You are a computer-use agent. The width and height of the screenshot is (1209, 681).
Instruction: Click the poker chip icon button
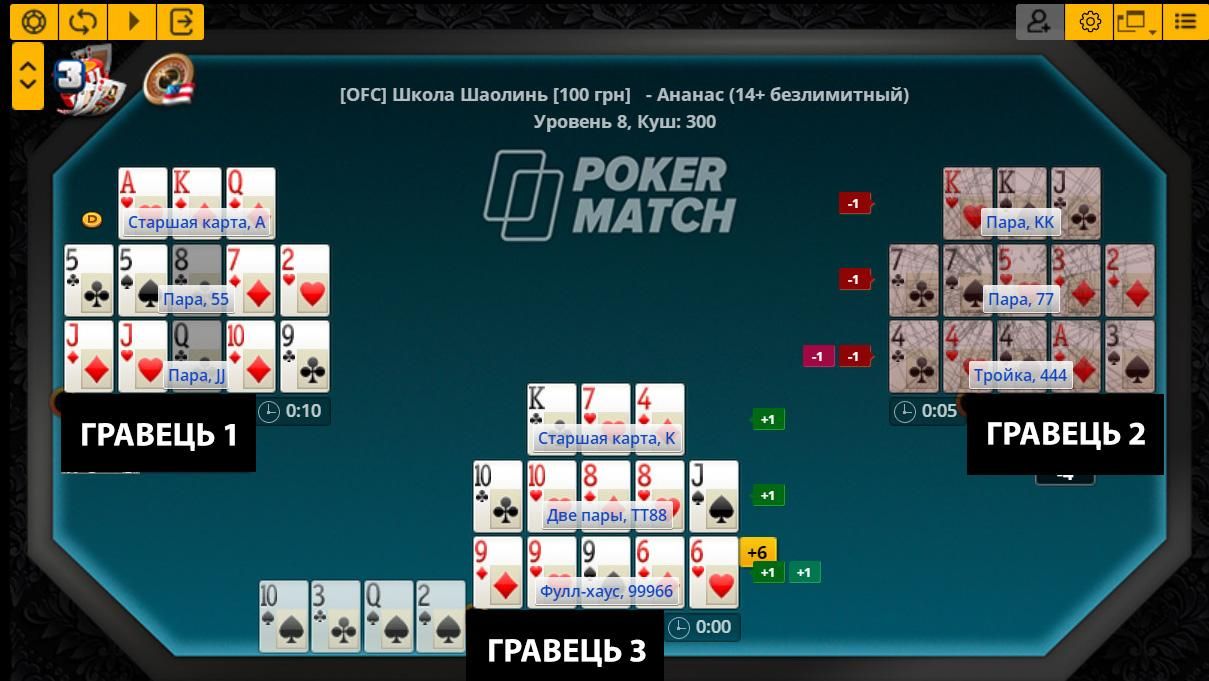click(34, 22)
